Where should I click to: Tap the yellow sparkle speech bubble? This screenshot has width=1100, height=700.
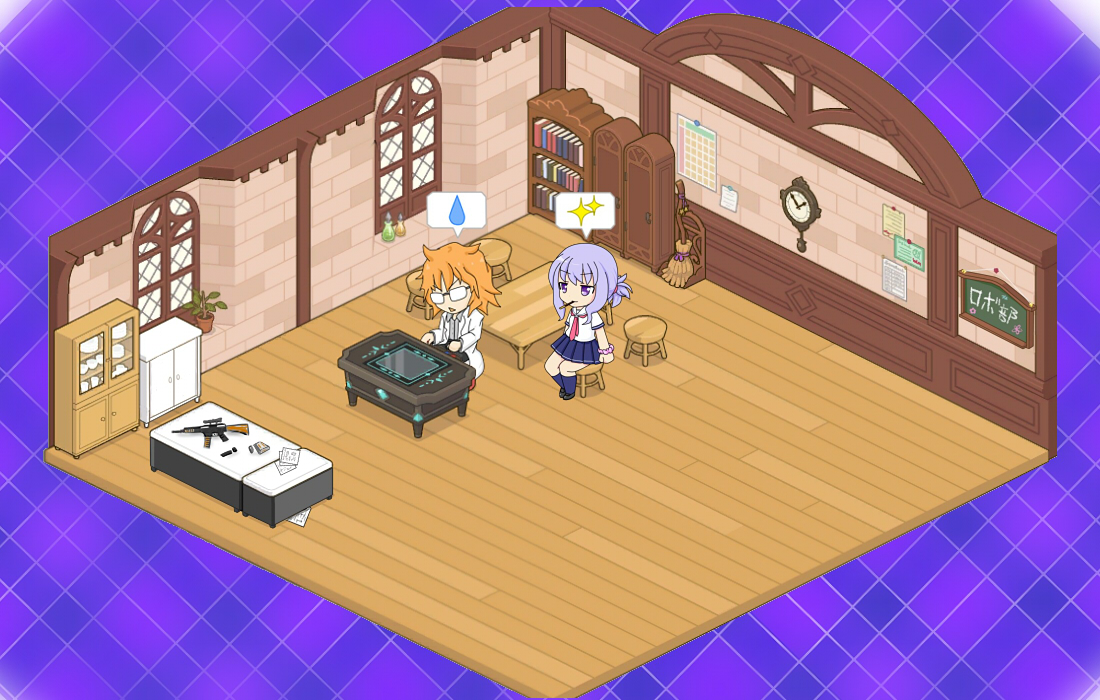[x=585, y=212]
